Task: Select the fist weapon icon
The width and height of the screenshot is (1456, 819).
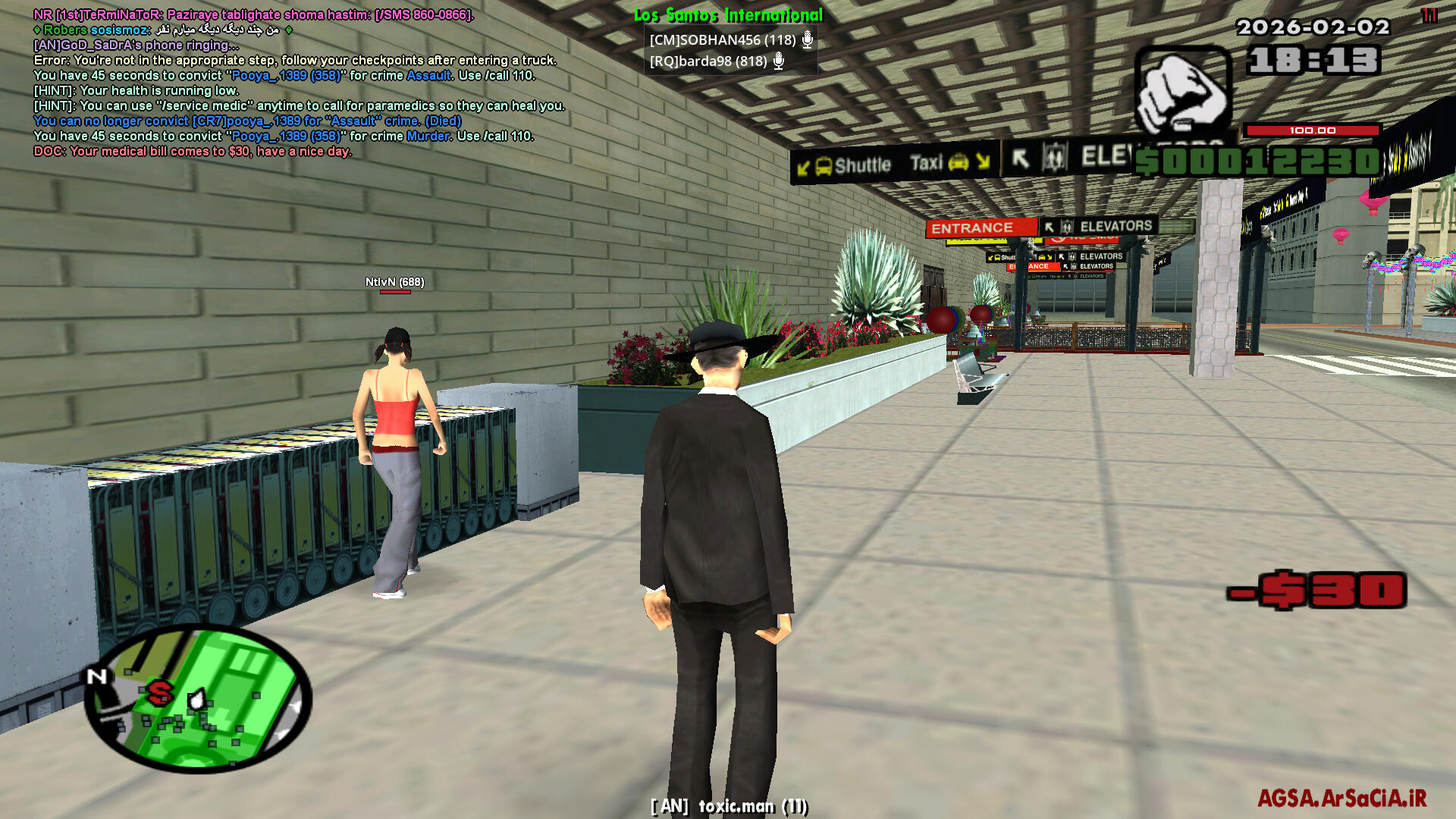Action: pos(1181,92)
